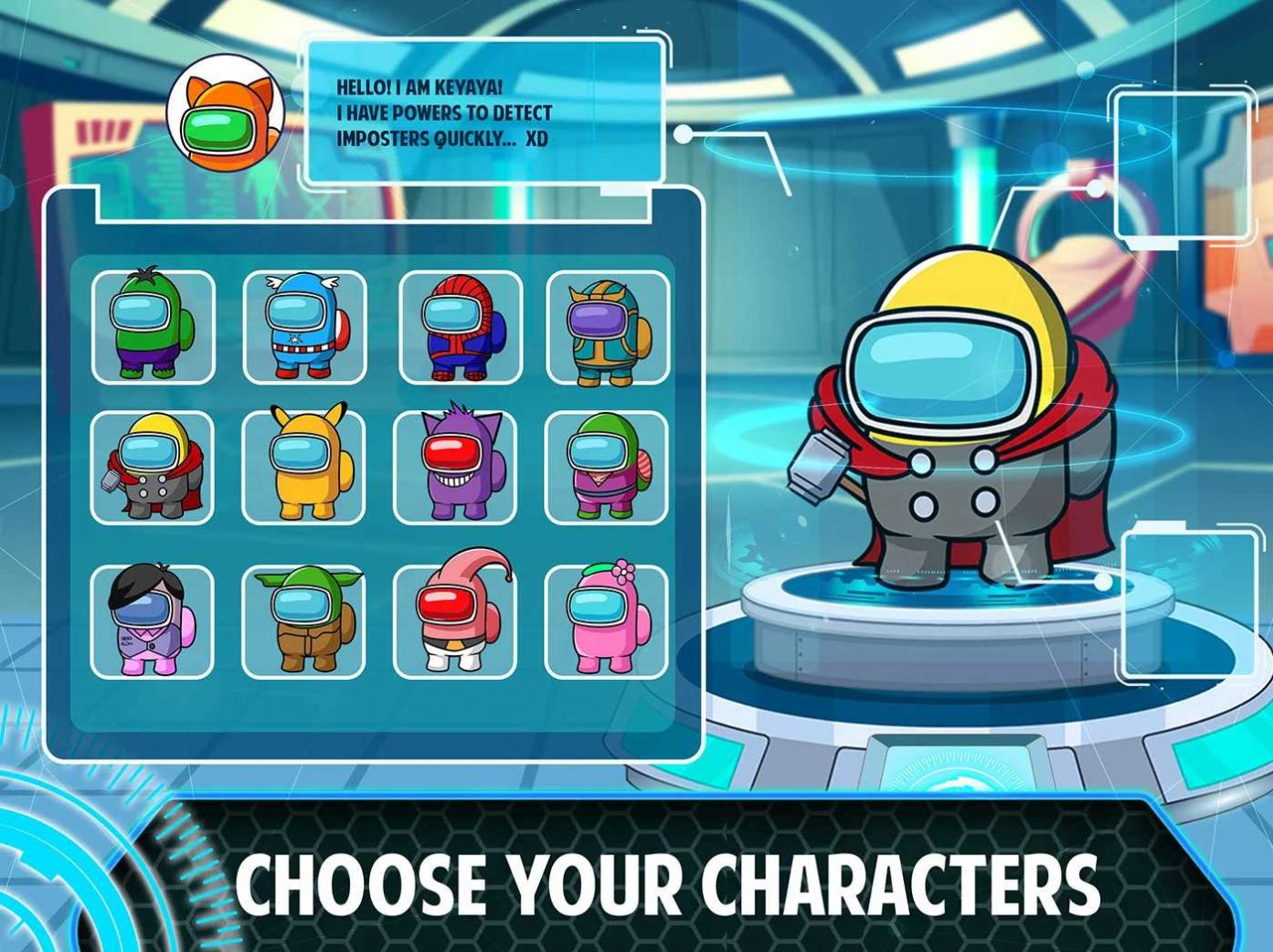Select the black-haired pink crewmate
Image resolution: width=1273 pixels, height=952 pixels.
(153, 621)
